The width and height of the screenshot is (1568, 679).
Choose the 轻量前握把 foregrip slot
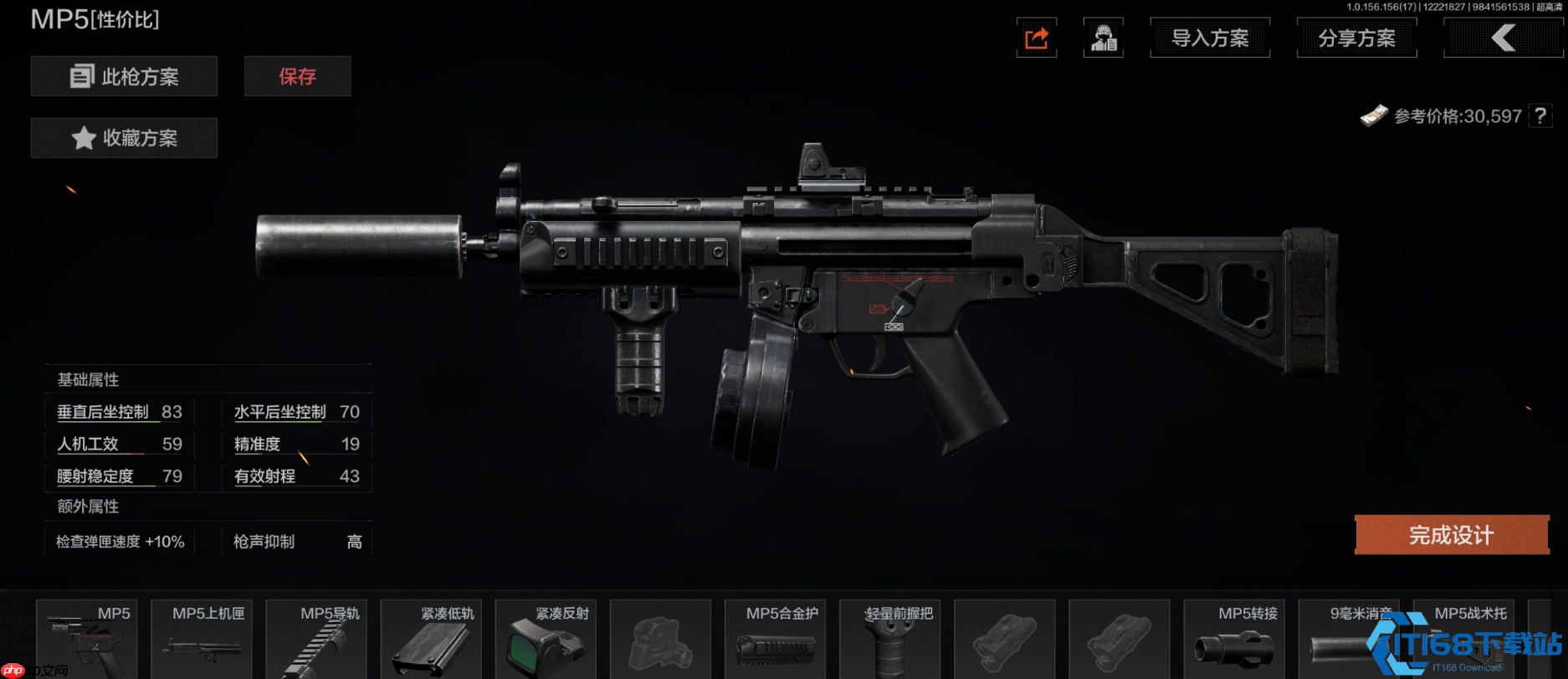(889, 640)
